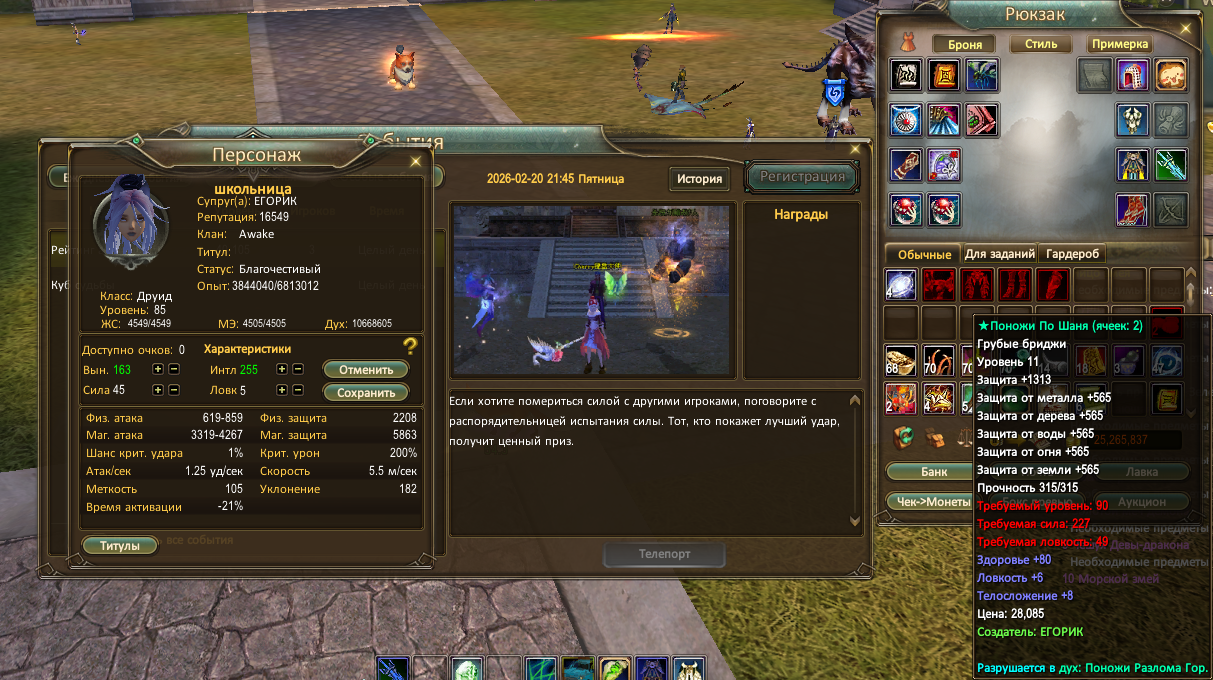
Task: Switch to the Стиль tab
Action: [x=1040, y=44]
